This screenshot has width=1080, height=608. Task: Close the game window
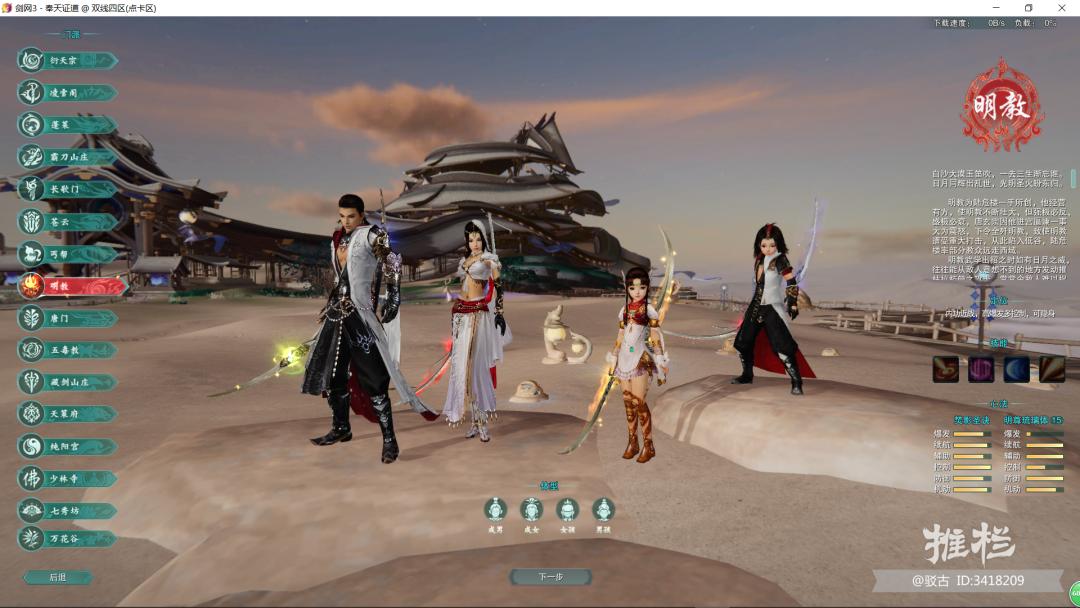click(x=1059, y=8)
